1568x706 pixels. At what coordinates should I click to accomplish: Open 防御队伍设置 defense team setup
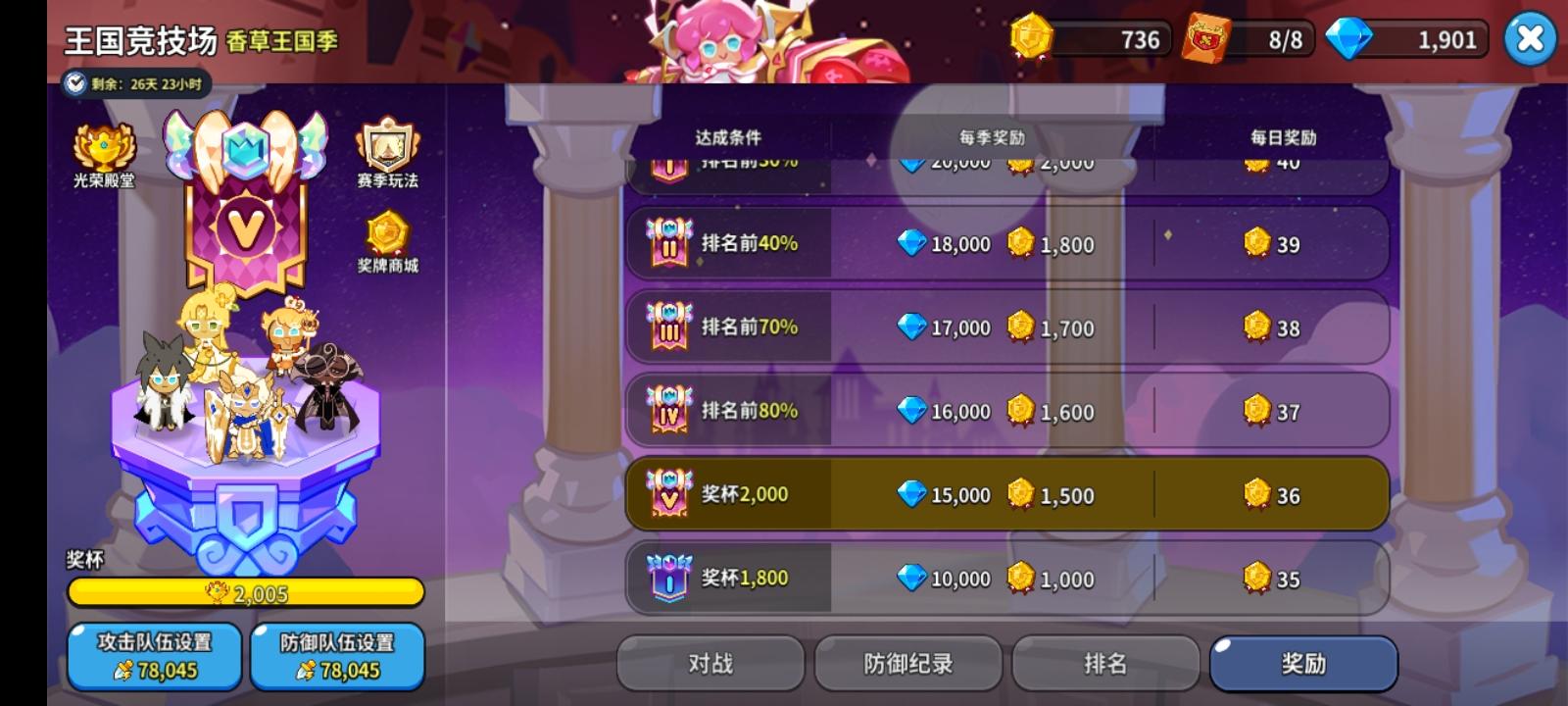click(x=336, y=656)
